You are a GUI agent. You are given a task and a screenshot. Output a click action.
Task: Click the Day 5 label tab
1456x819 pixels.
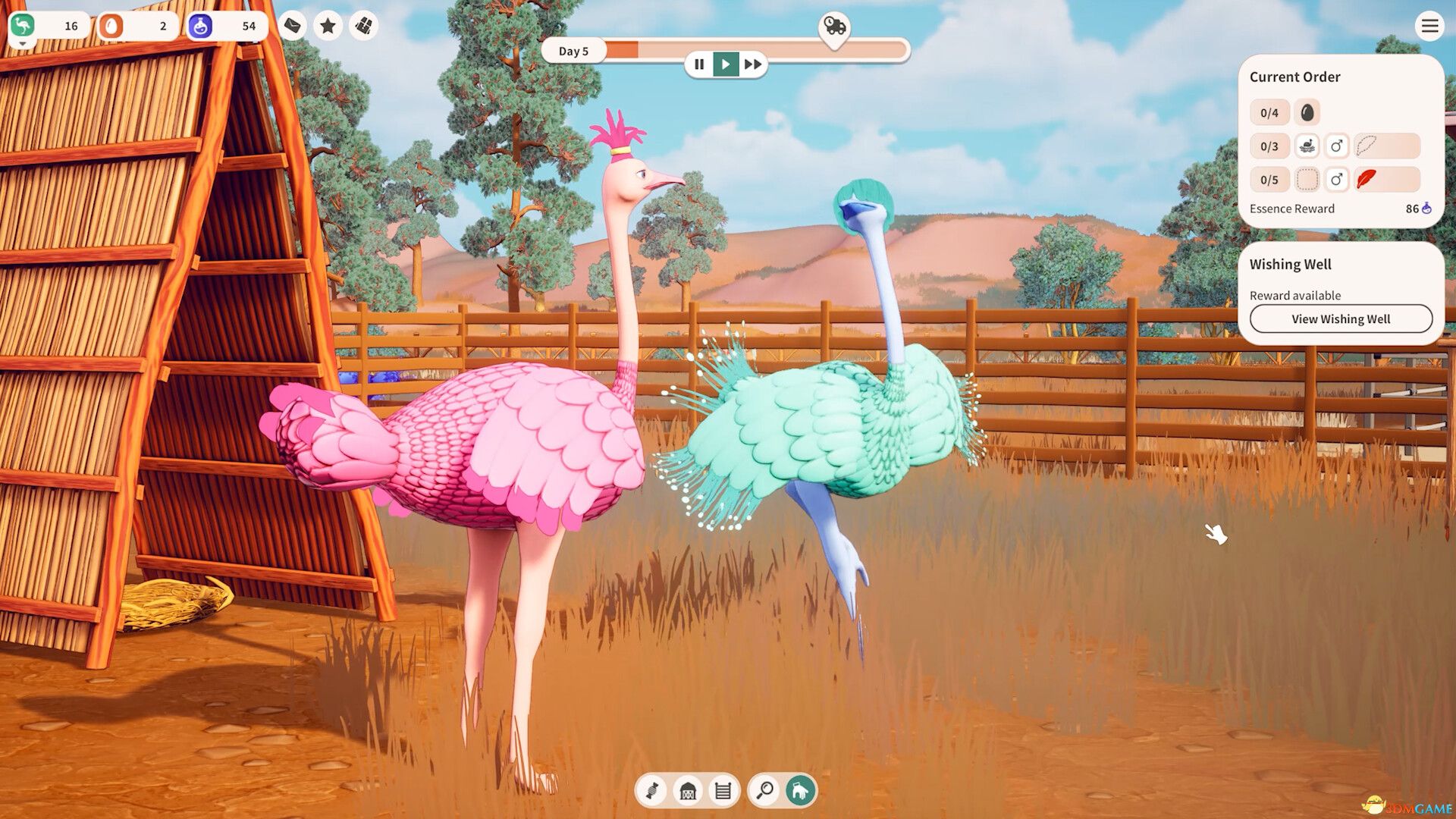[574, 51]
